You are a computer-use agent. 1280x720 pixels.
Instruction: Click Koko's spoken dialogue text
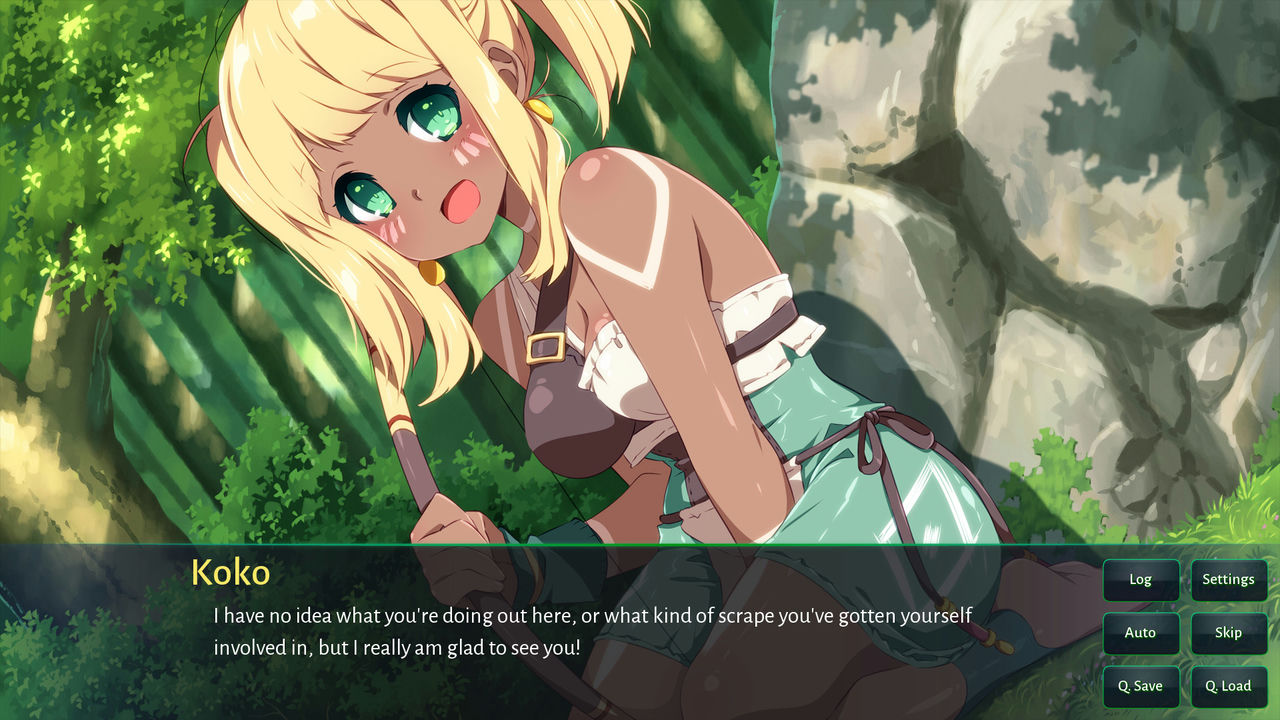[x=590, y=616]
